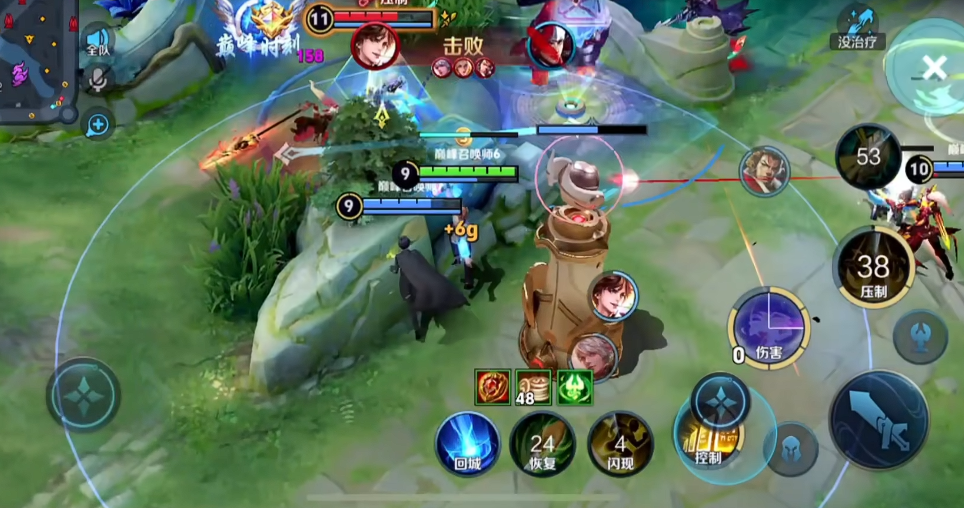Viewport: 964px width, 508px height.
Task: Click the skill showing 53 cooldown
Action: coord(868,157)
